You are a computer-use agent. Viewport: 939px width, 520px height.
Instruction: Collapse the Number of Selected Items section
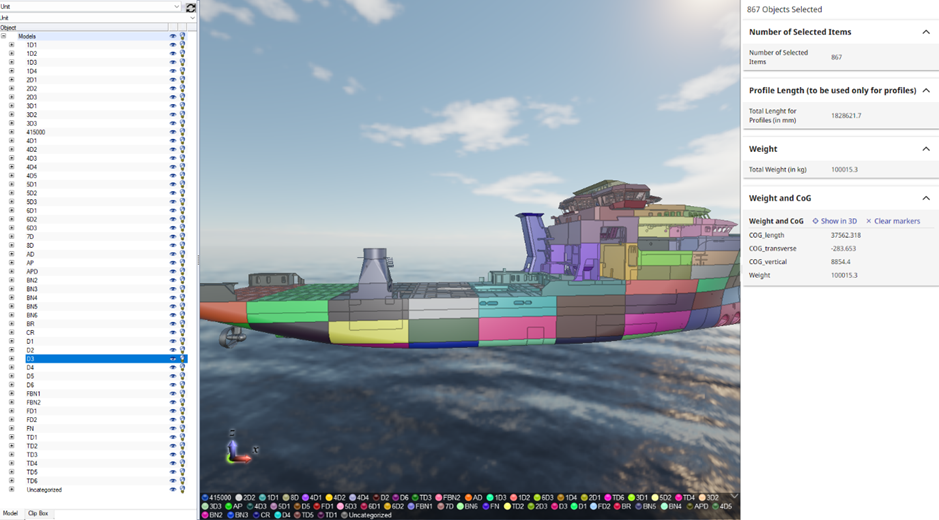click(x=926, y=32)
